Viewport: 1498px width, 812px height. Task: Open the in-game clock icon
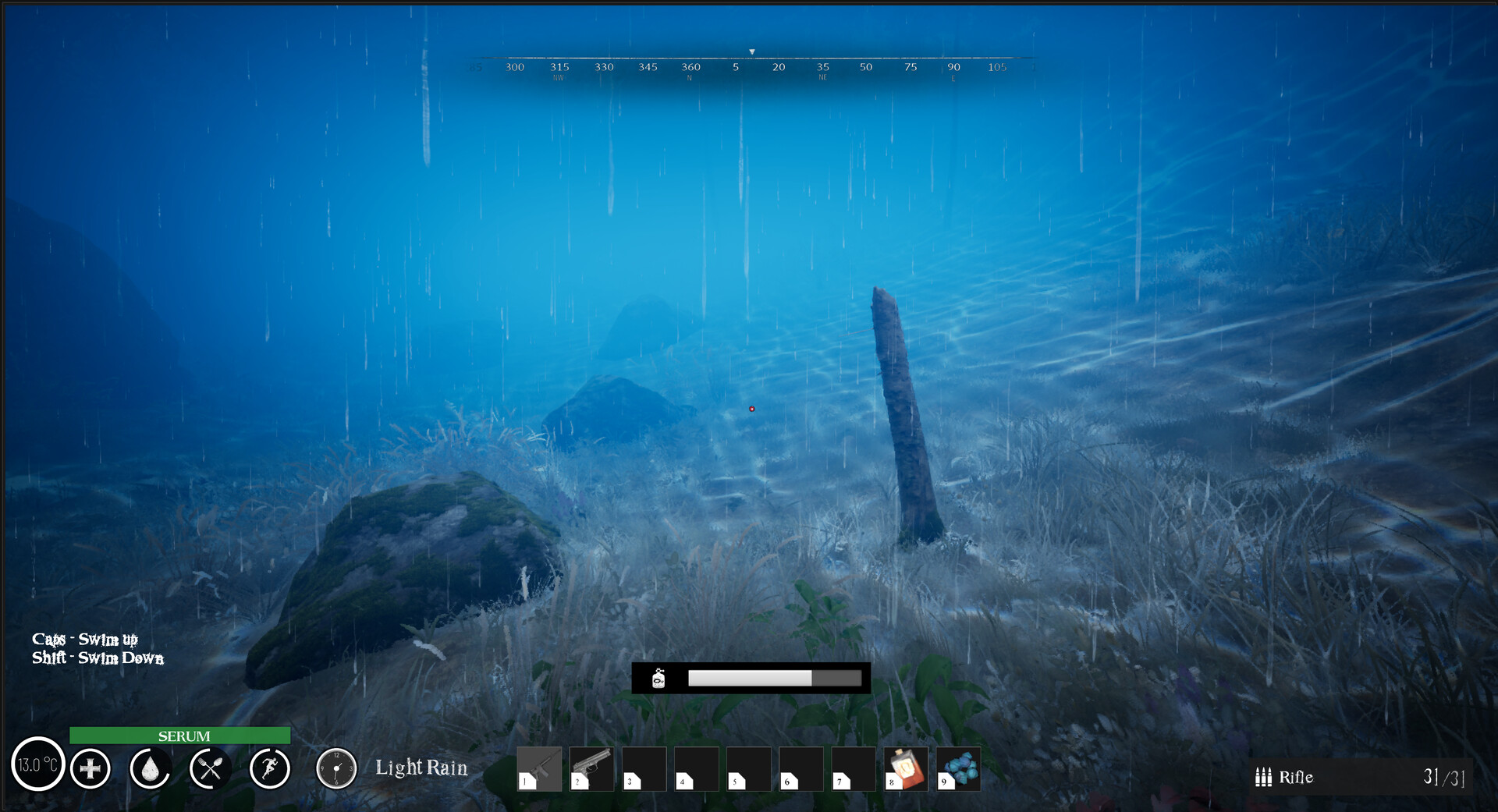335,769
